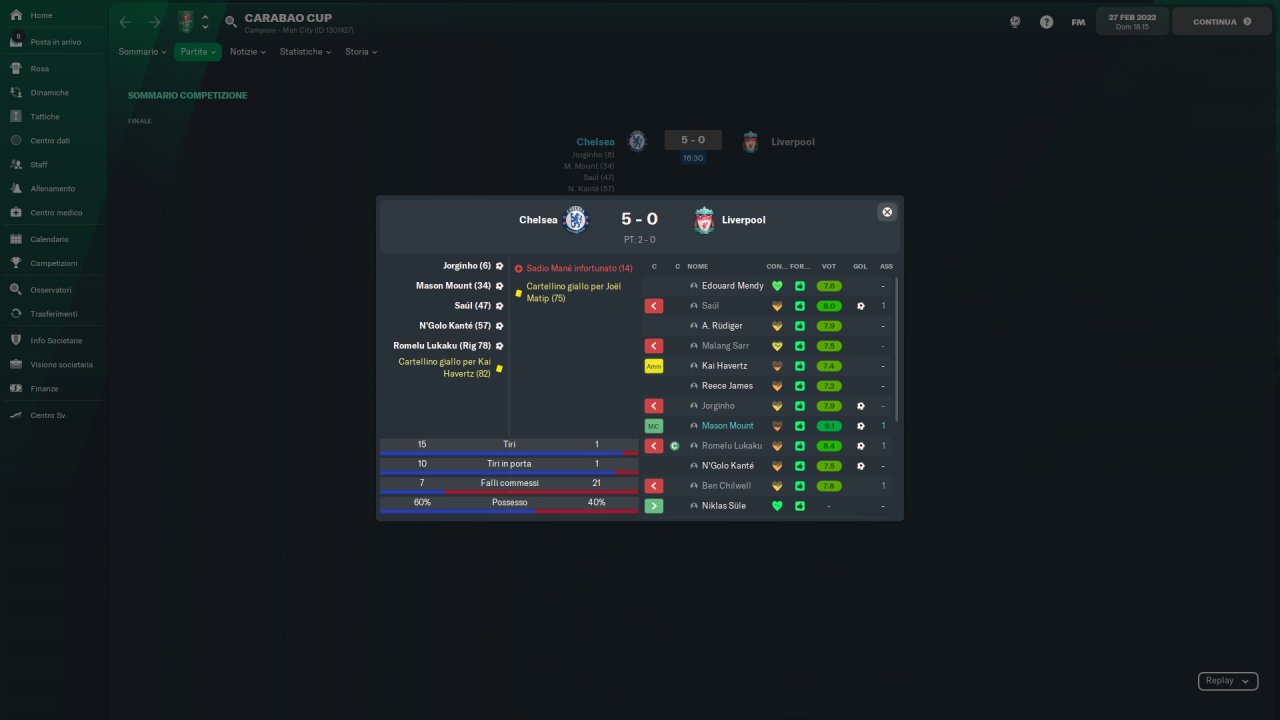Image resolution: width=1280 pixels, height=720 pixels.
Task: Open Posta in arrivo inbox
Action: 55,42
